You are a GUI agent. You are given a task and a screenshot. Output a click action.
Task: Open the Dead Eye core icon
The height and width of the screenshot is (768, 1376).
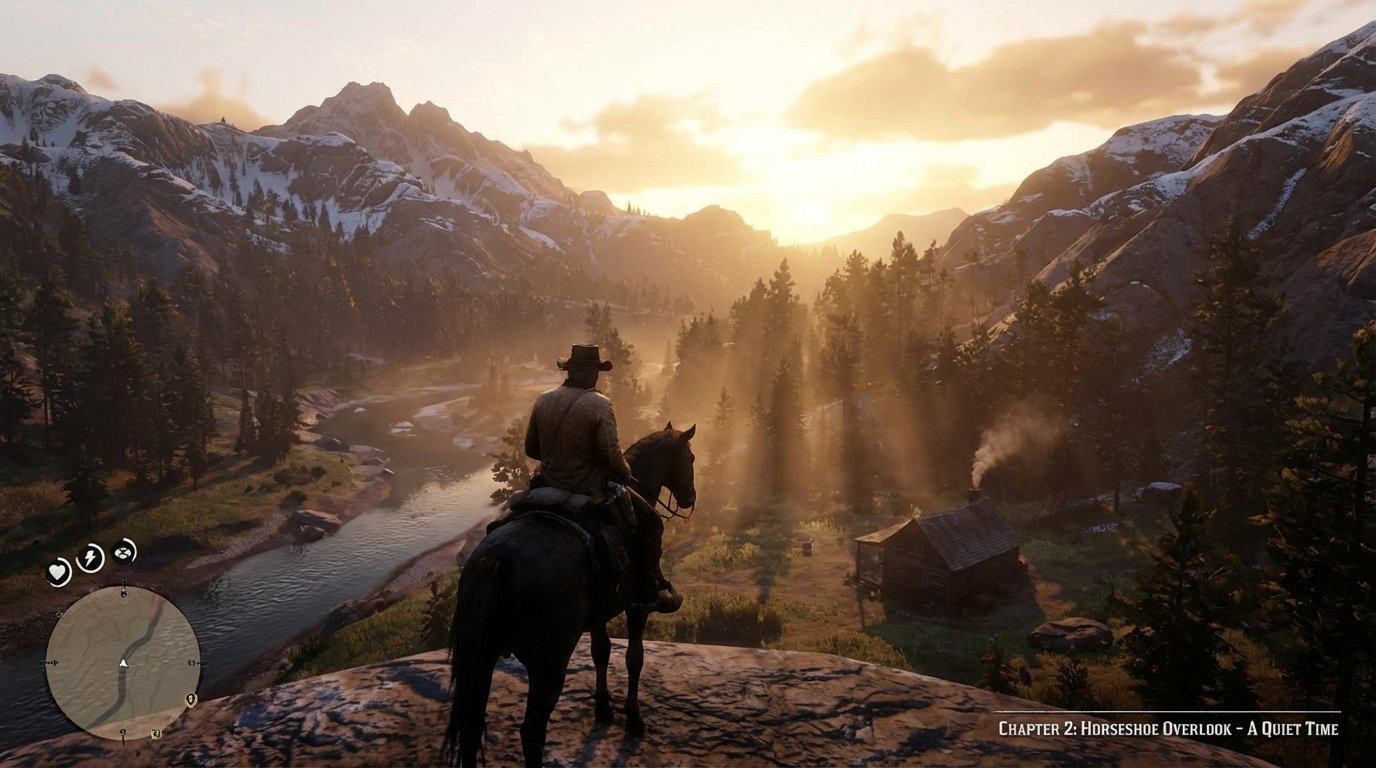coord(122,554)
